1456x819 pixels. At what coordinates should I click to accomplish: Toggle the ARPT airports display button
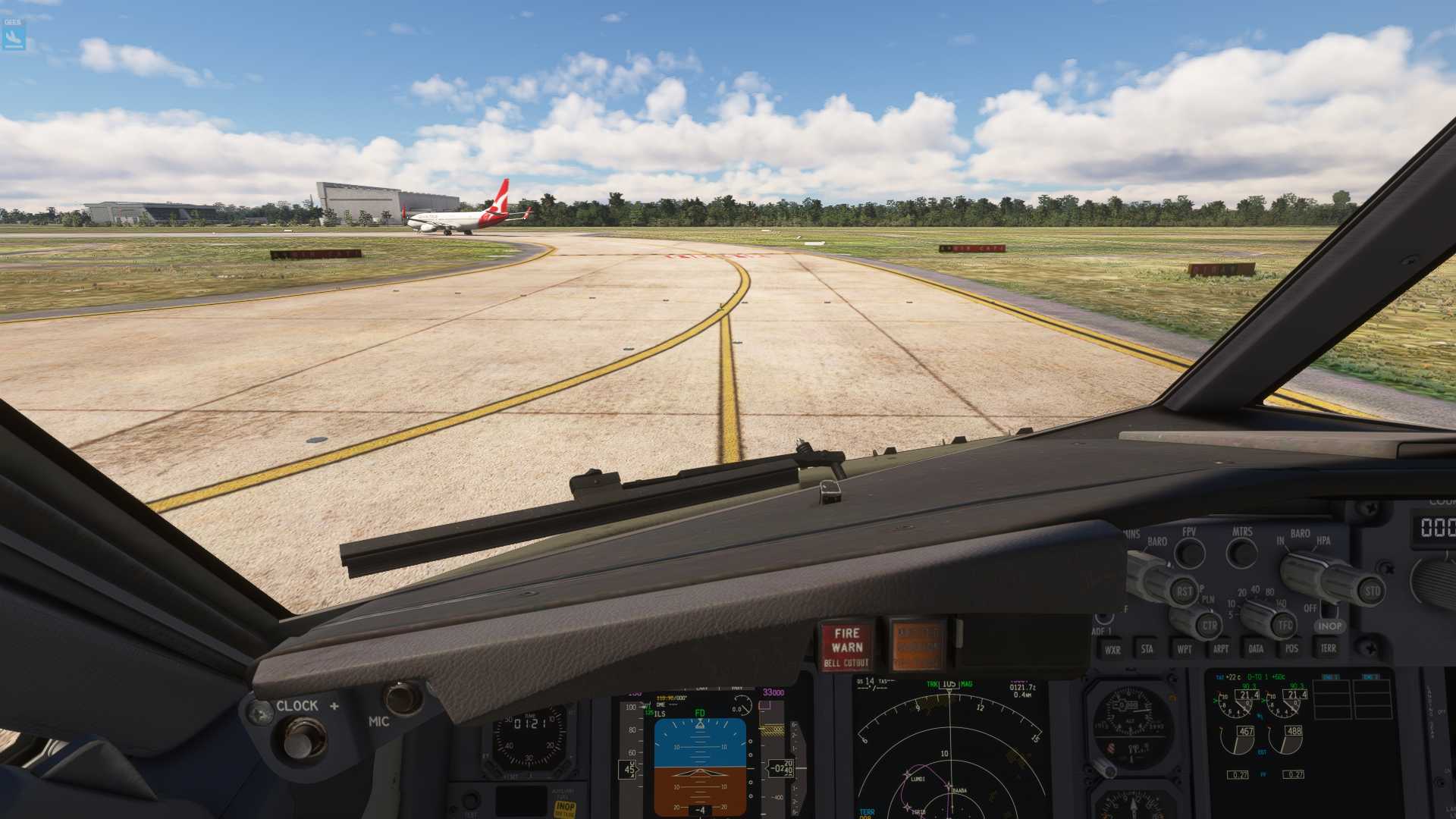(x=1220, y=649)
